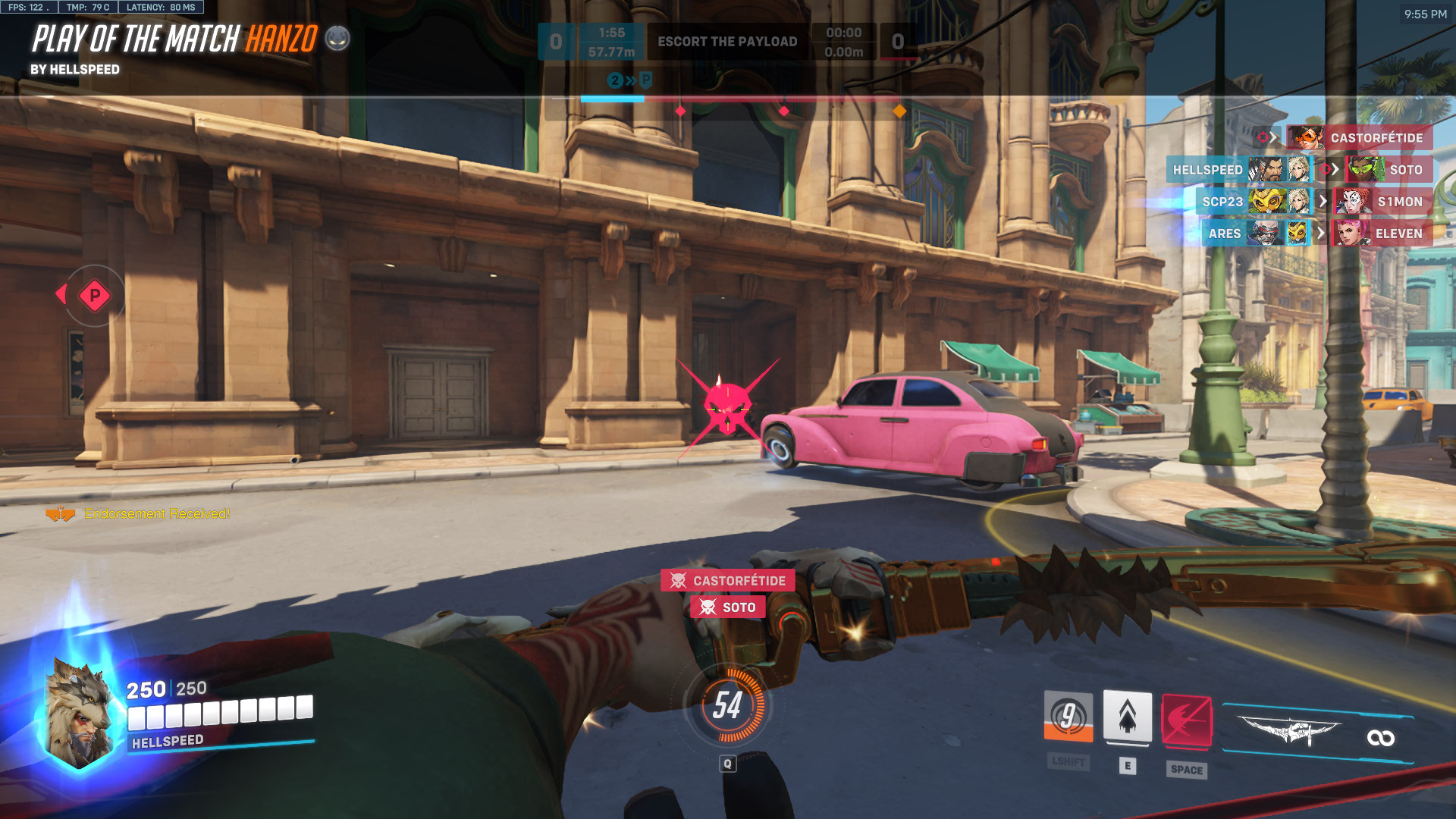Select the HELLSPEED eliminated SOTO kill feed row
Viewport: 1456px width, 819px height.
[x=1298, y=170]
